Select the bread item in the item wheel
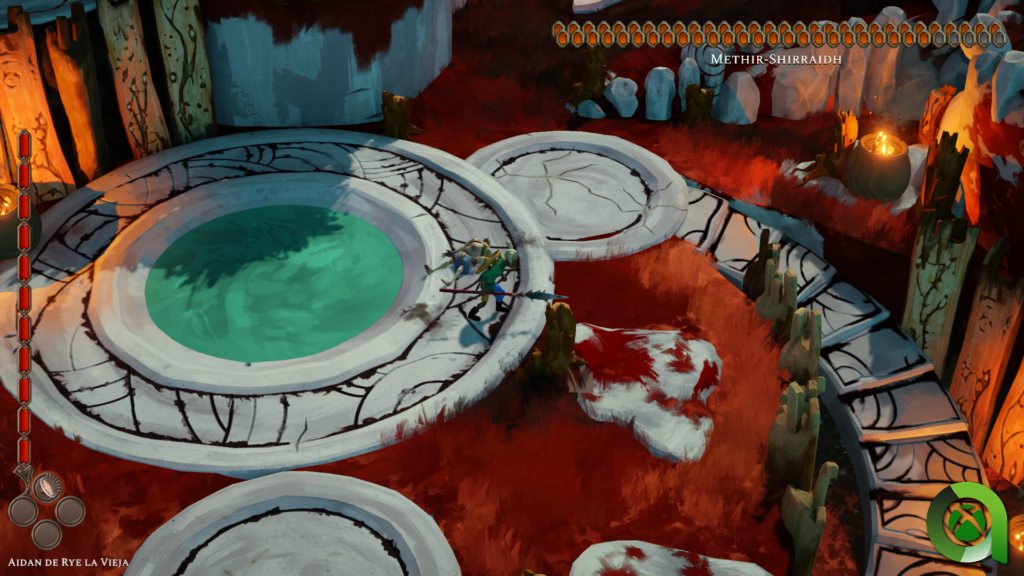 [x=48, y=487]
